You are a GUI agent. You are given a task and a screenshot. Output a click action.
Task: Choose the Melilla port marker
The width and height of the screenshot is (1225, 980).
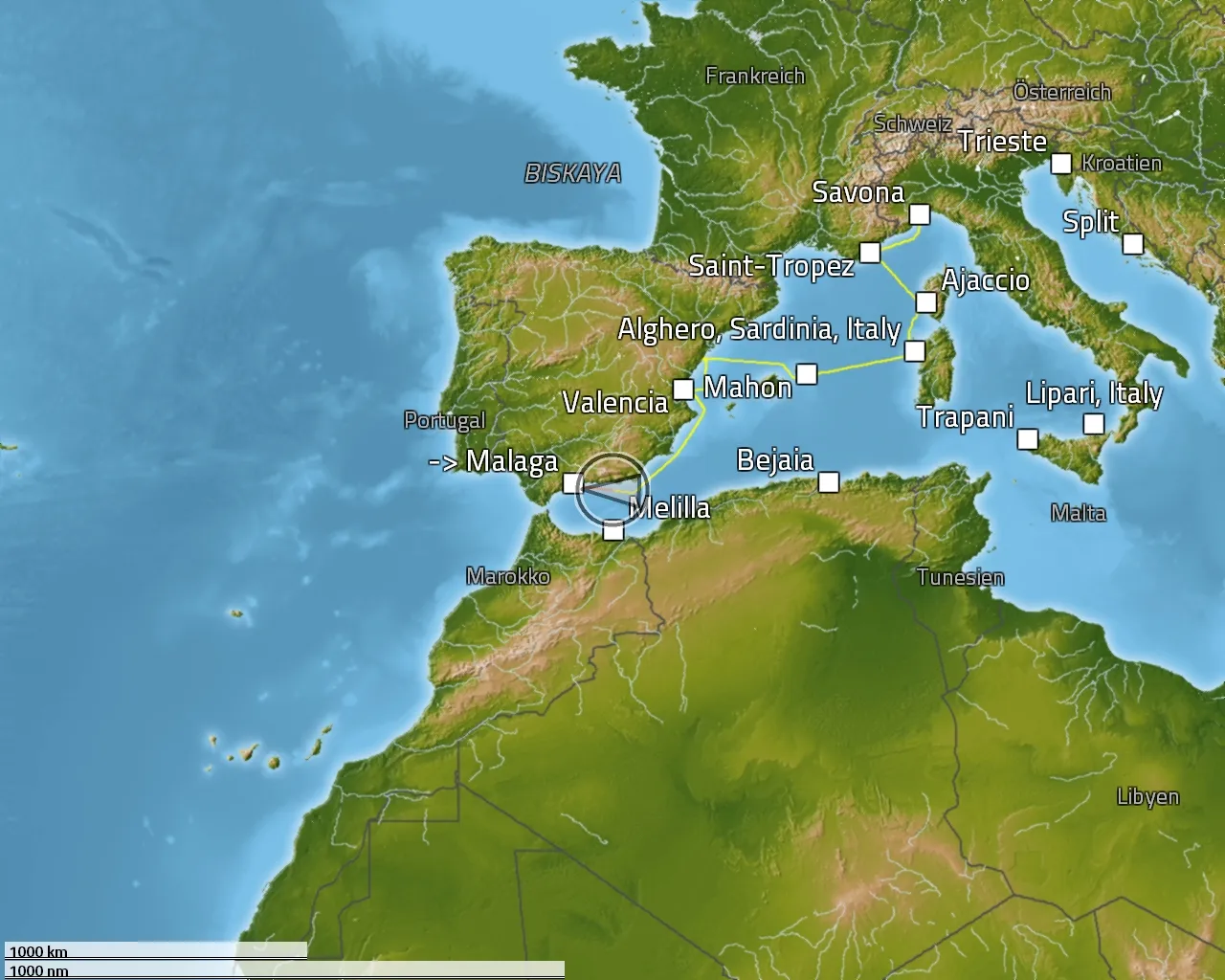coord(613,530)
